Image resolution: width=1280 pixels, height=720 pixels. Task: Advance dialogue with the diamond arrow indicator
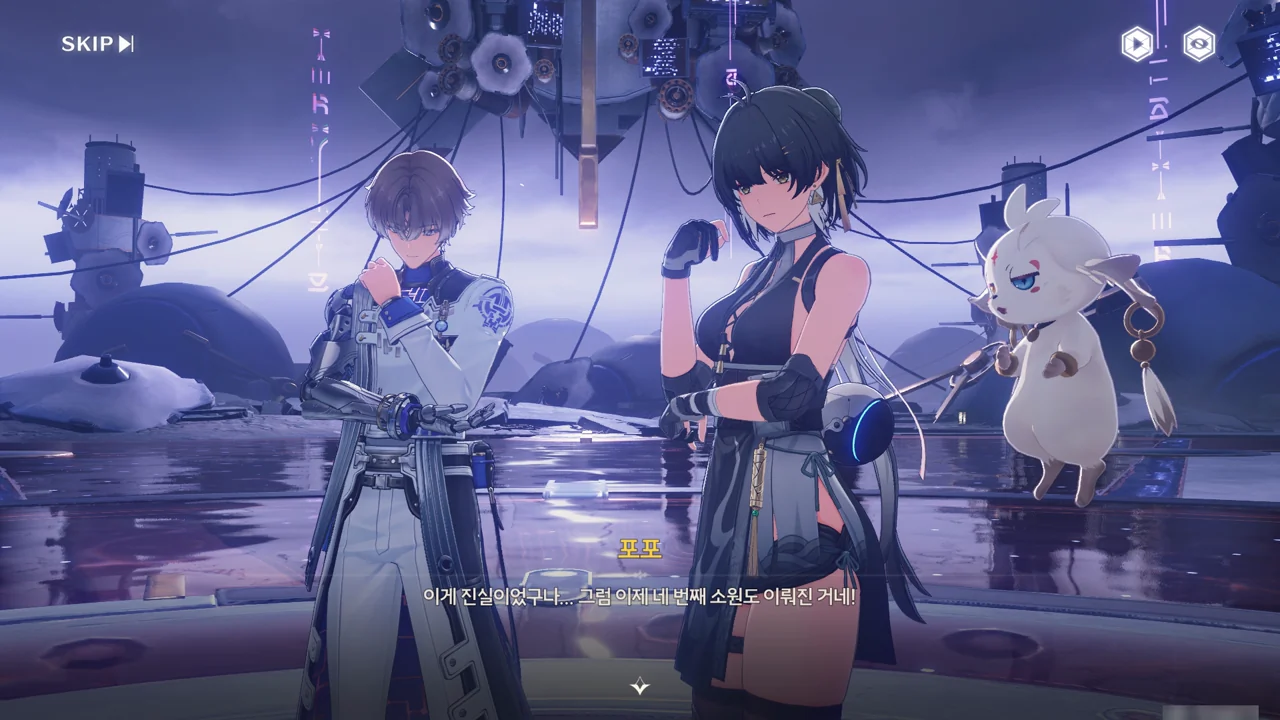(640, 686)
